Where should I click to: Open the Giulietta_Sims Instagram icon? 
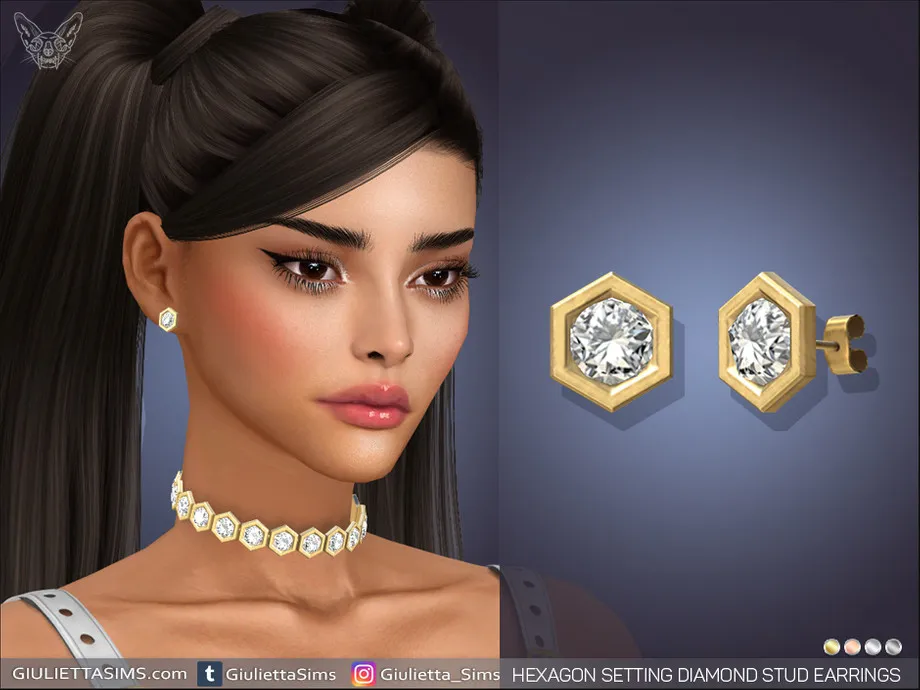pyautogui.click(x=363, y=674)
